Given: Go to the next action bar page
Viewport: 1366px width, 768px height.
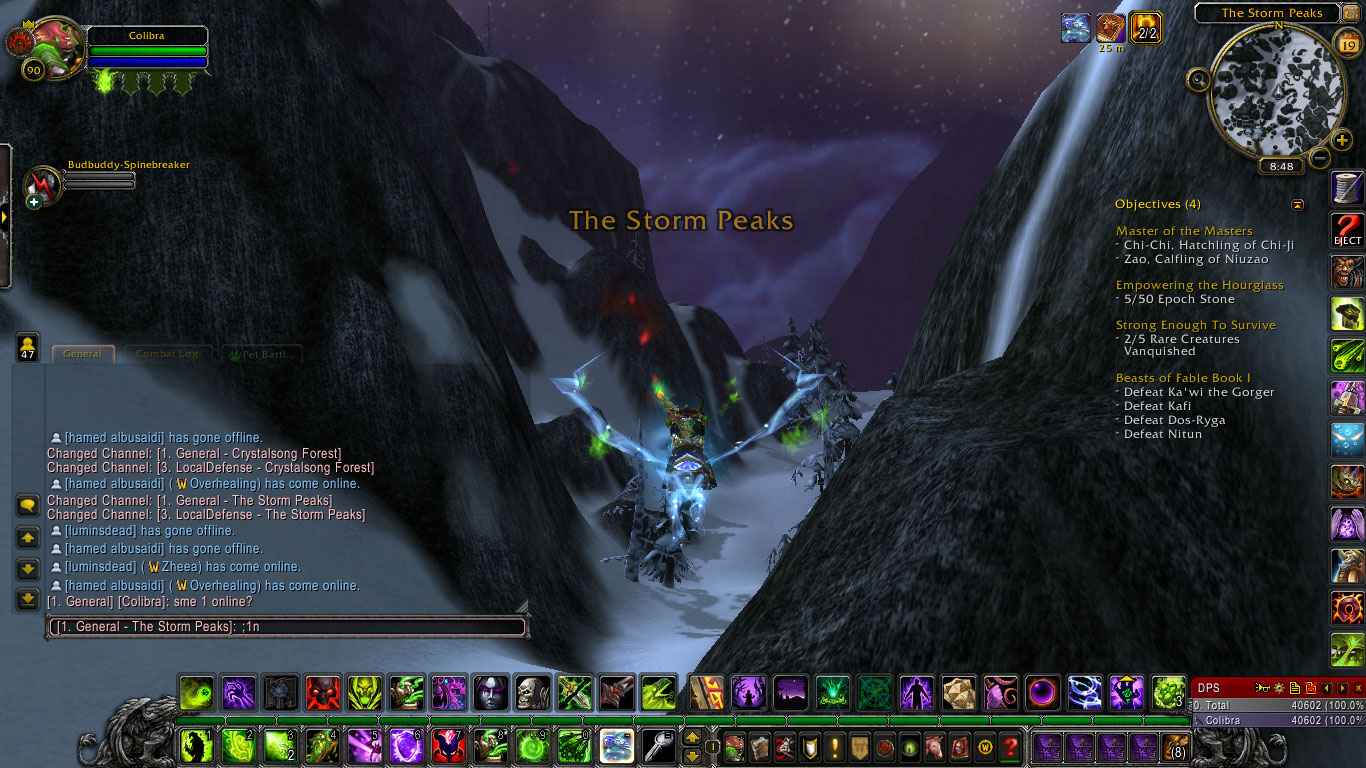Looking at the screenshot, I should tap(691, 756).
